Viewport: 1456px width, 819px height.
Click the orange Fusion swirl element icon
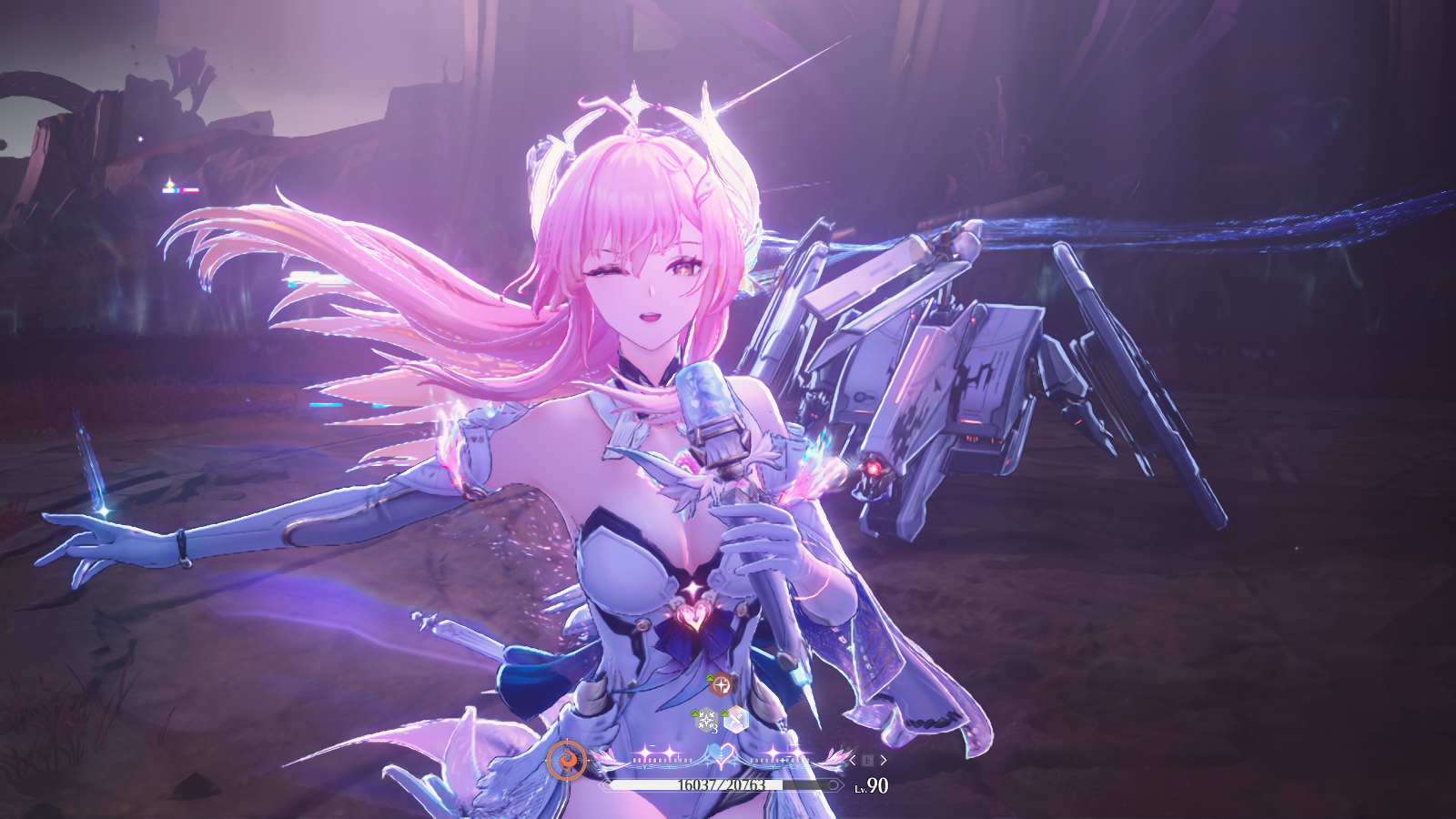566,760
